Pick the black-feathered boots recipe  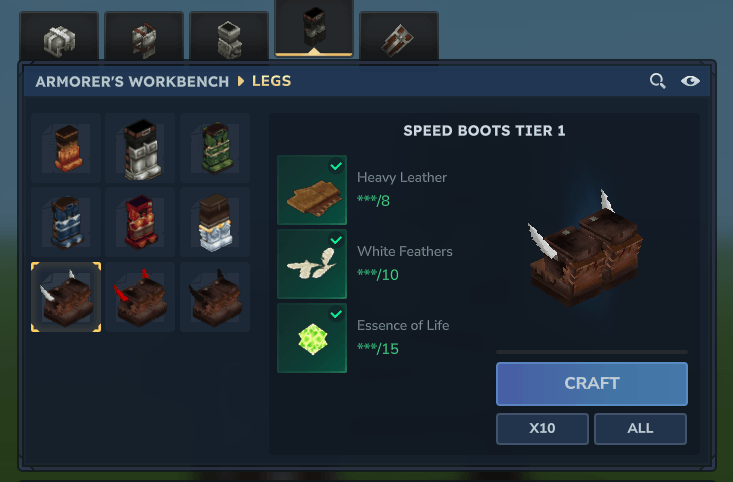tap(214, 297)
